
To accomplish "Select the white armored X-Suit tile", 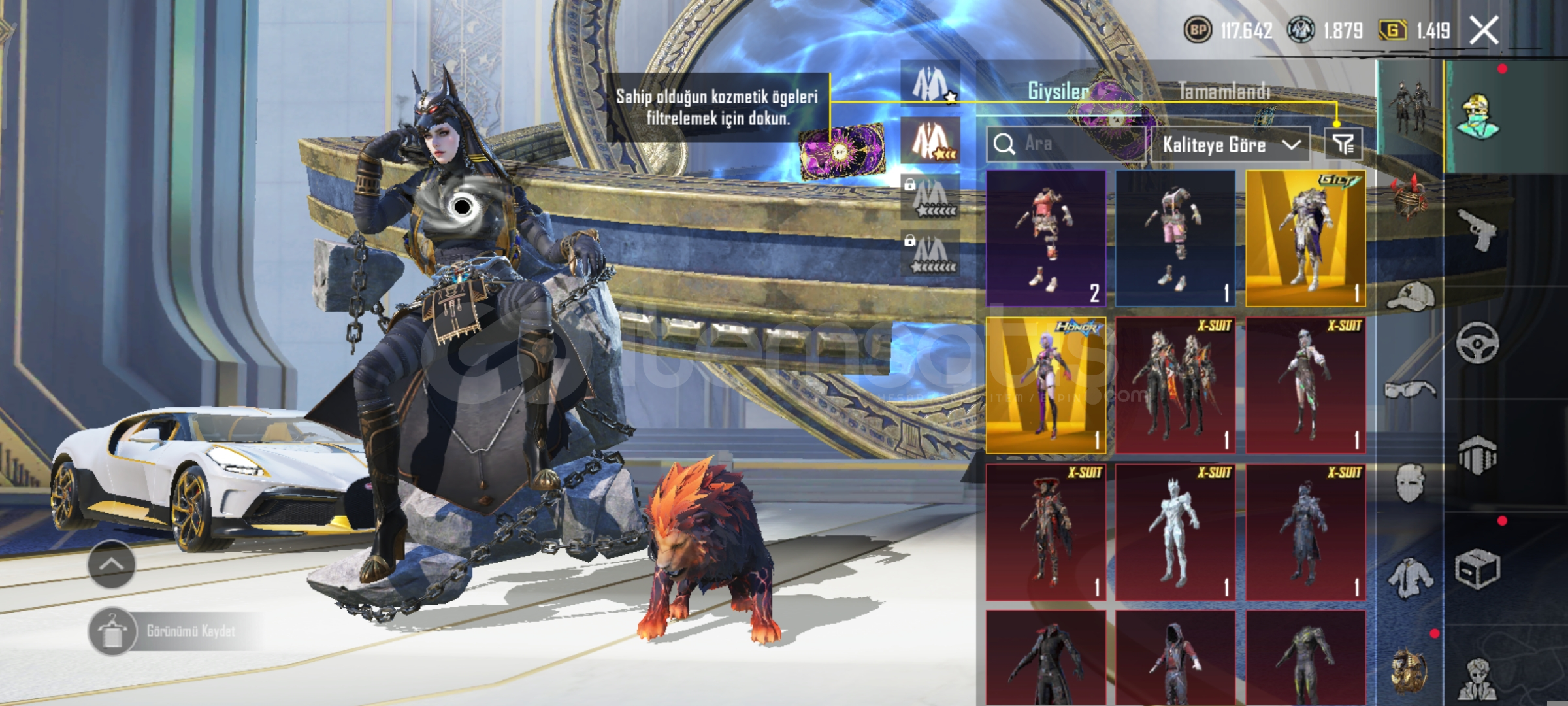I will [x=1175, y=532].
